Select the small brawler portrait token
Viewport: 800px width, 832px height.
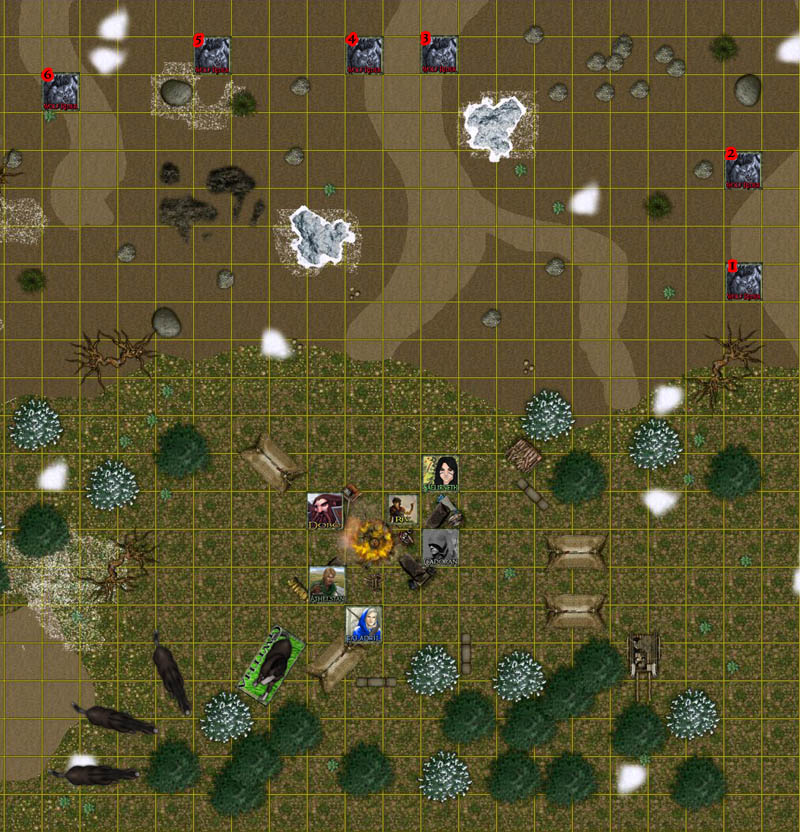coord(402,510)
